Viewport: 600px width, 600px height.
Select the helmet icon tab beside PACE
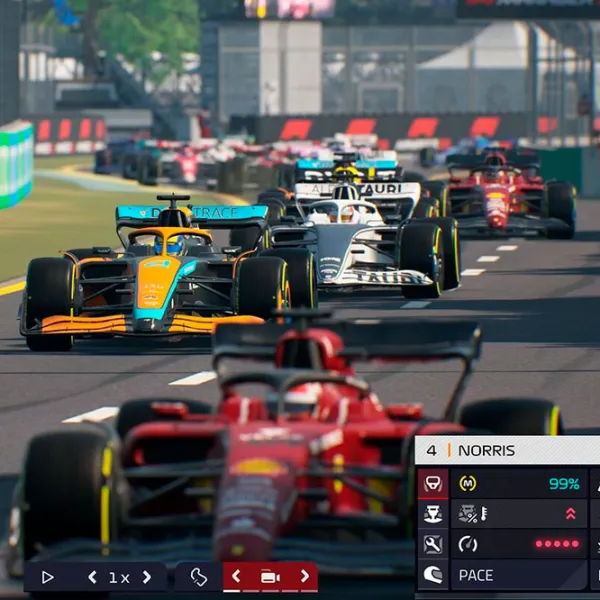click(433, 575)
